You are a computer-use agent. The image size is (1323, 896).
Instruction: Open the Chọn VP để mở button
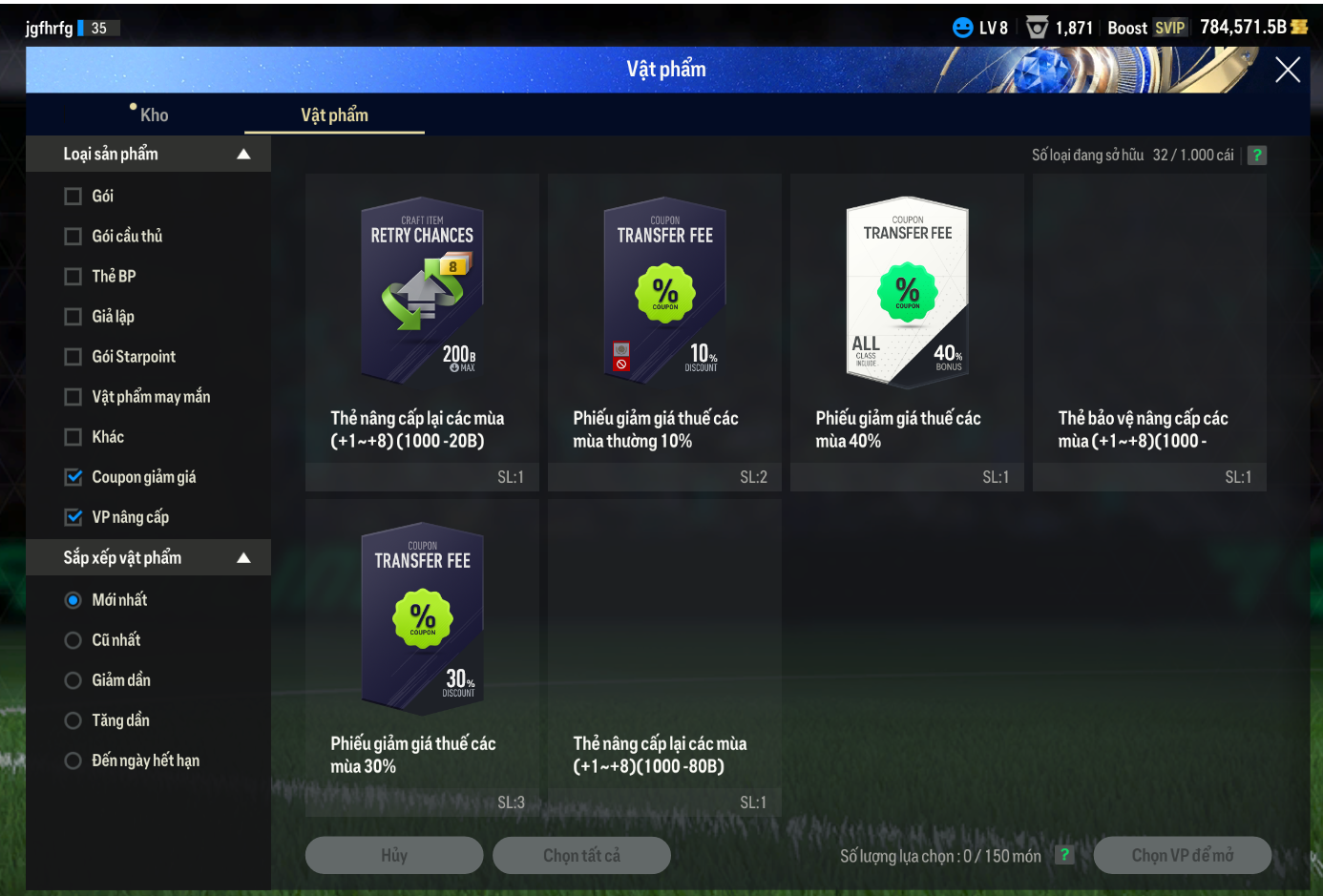pyautogui.click(x=1182, y=856)
